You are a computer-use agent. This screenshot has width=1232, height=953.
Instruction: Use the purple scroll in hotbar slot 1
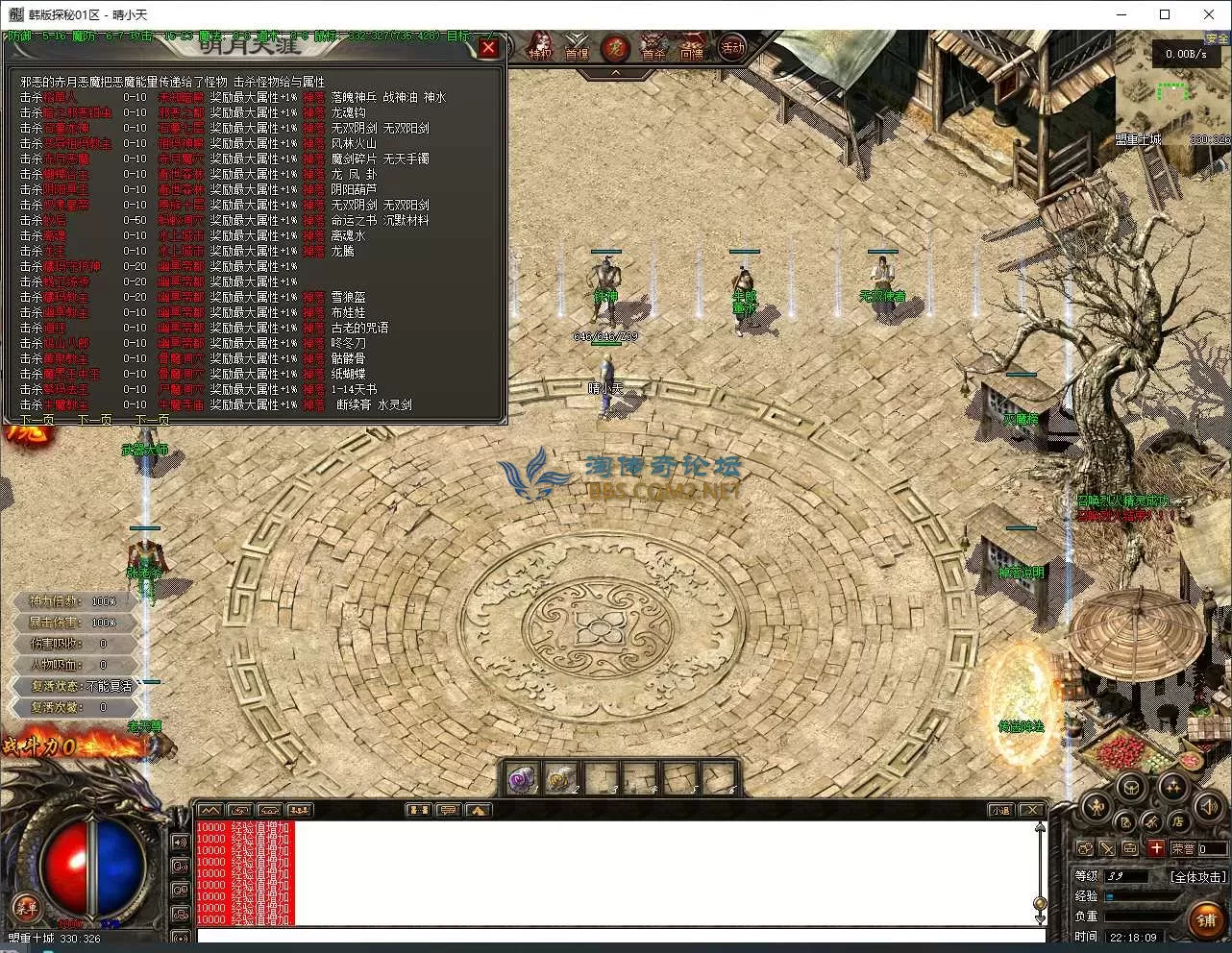524,777
